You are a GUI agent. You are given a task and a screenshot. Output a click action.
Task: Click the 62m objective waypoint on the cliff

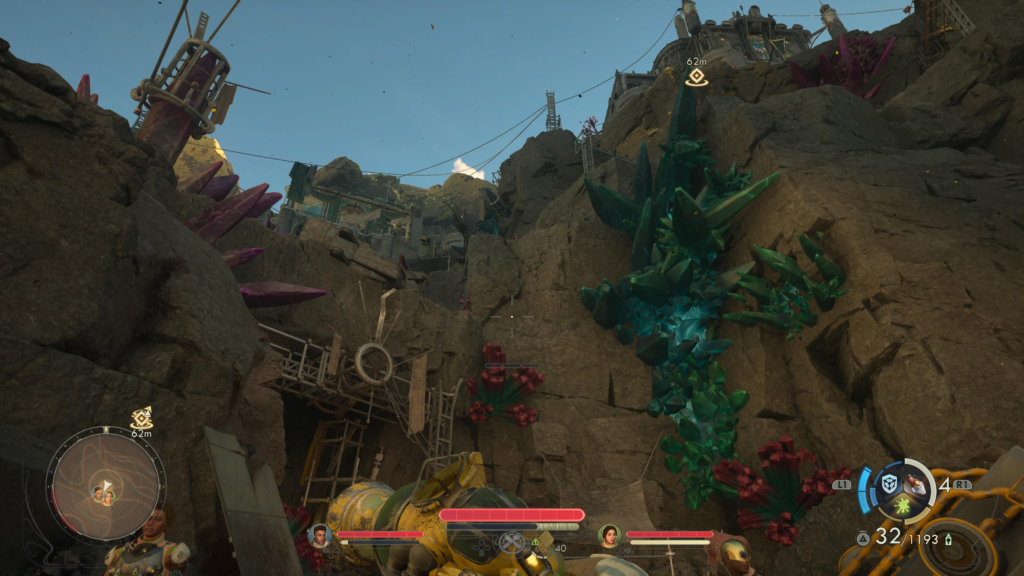[x=696, y=76]
